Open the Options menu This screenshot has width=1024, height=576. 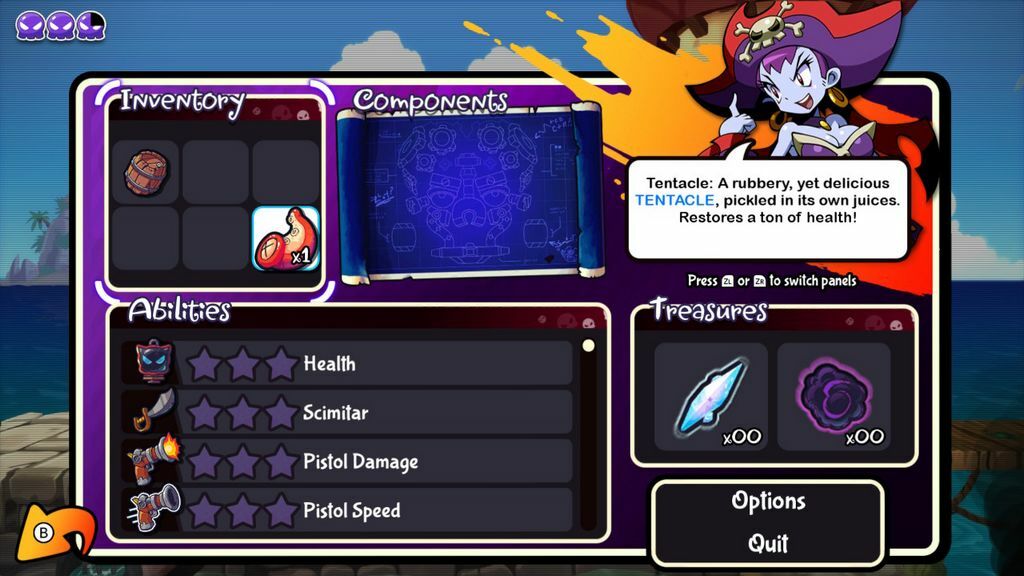768,501
